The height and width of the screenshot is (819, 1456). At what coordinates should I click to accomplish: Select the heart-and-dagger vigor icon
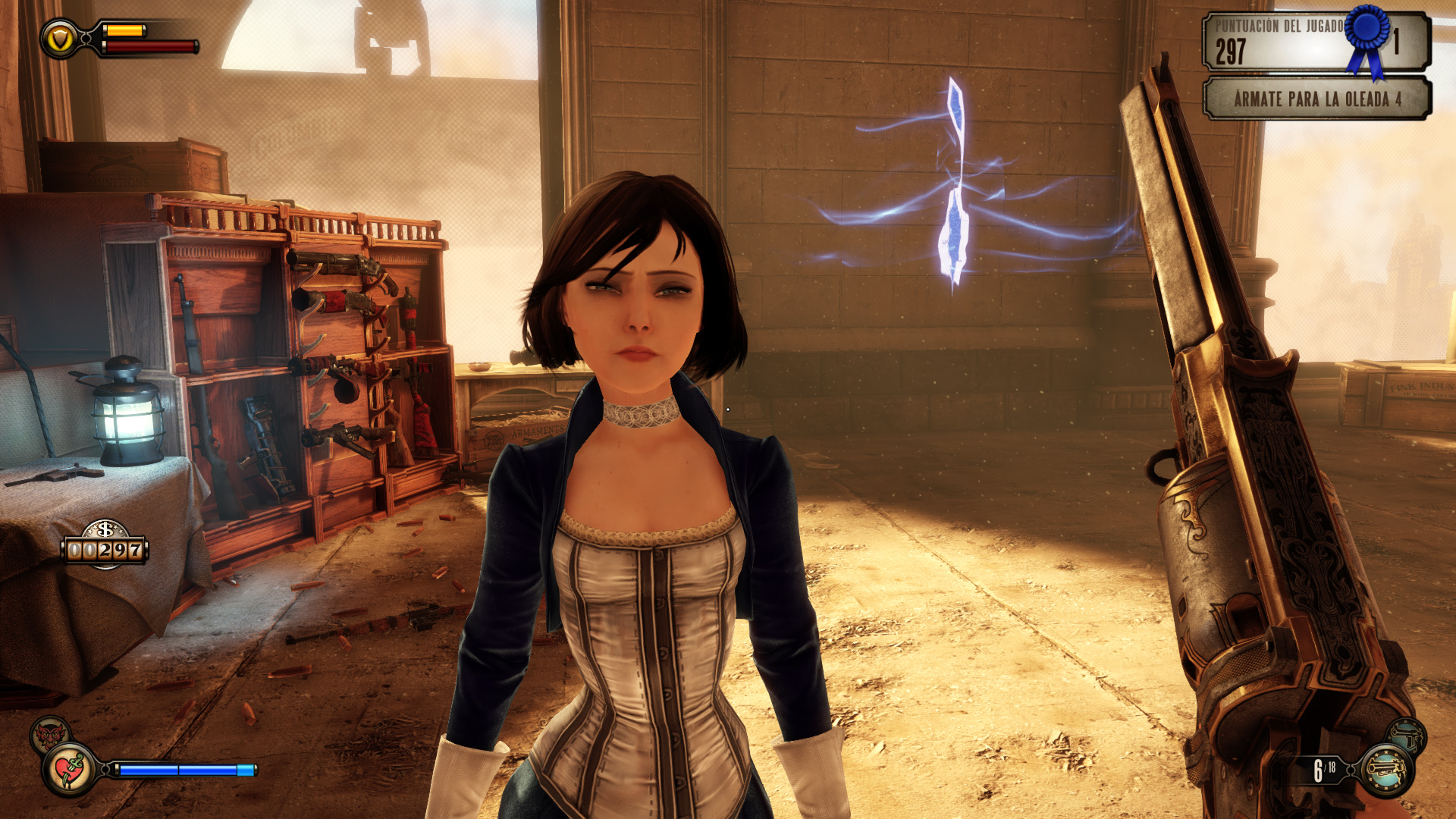coord(70,770)
